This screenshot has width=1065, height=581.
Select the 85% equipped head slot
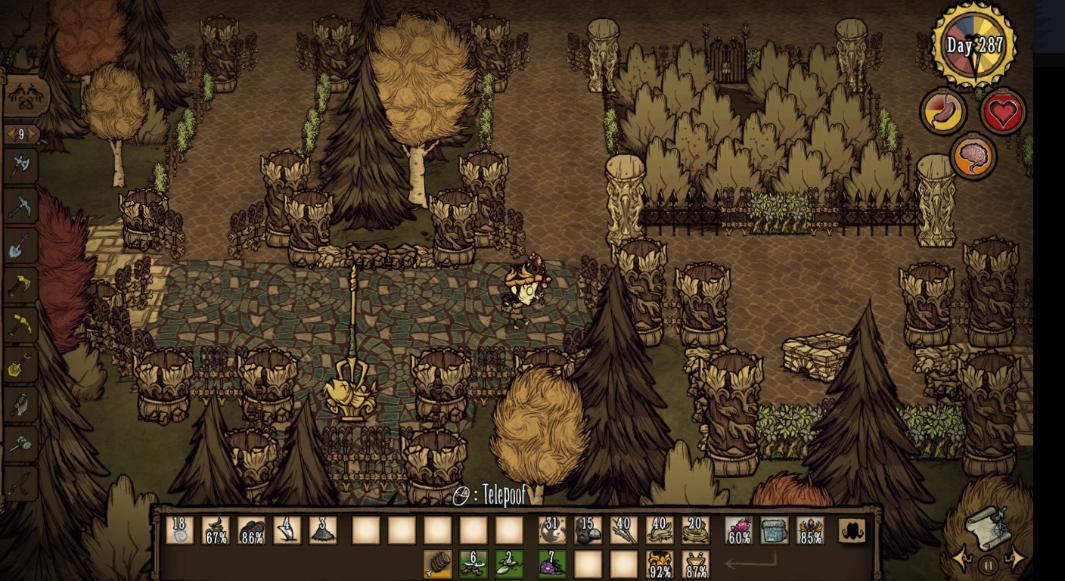click(x=811, y=530)
